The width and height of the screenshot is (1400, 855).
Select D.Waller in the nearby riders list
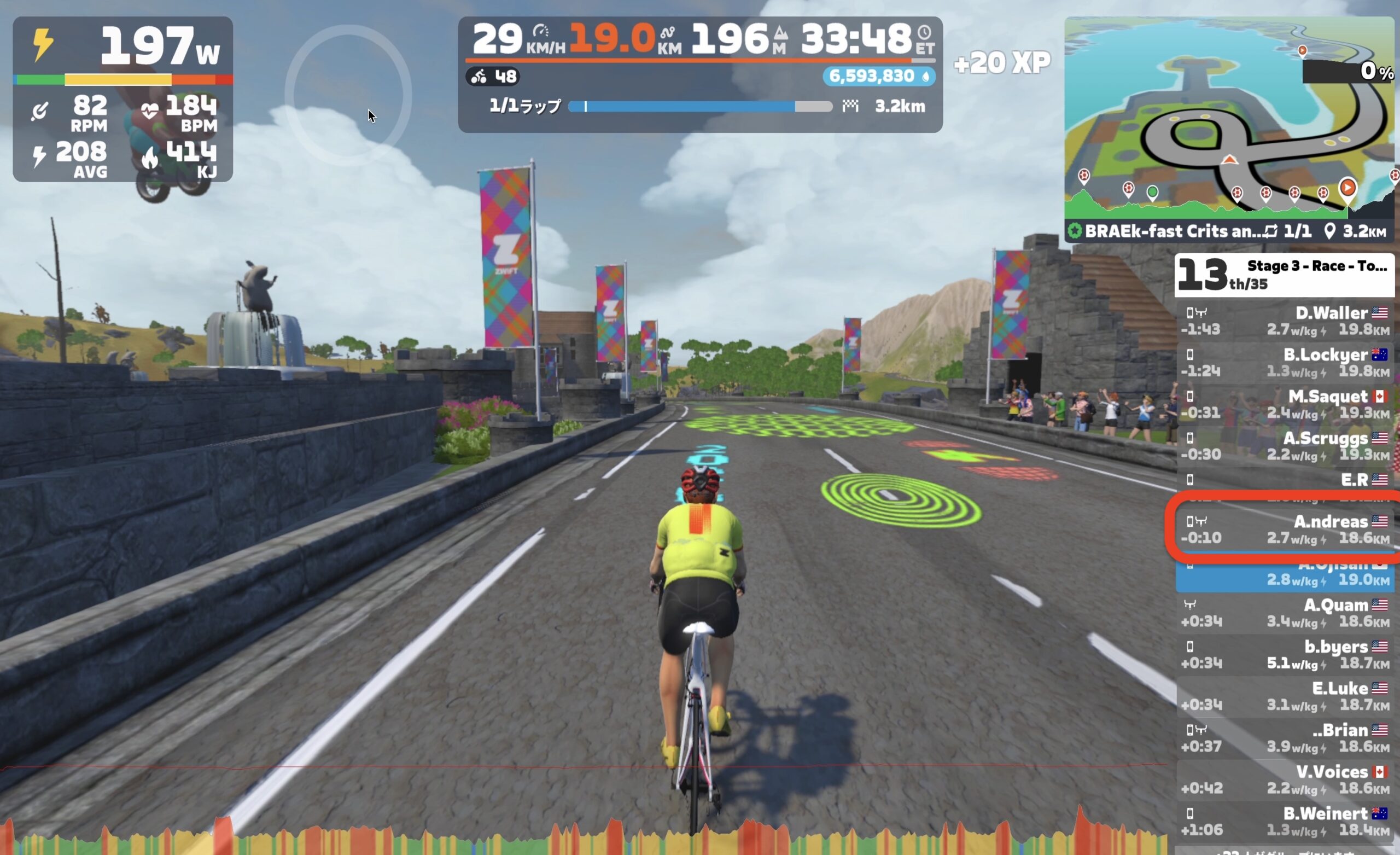[x=1284, y=321]
